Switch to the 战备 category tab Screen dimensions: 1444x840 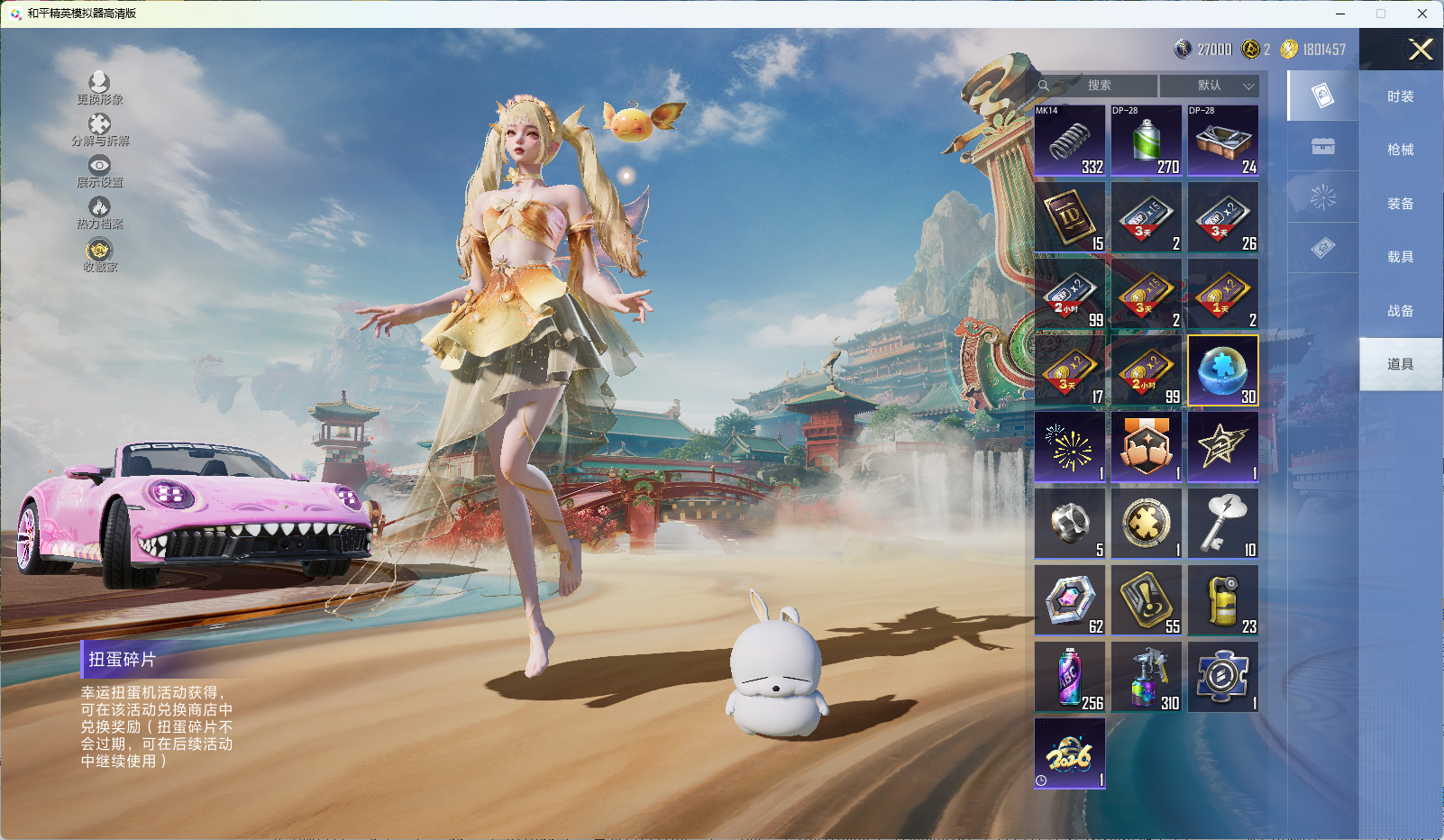pyautogui.click(x=1400, y=311)
